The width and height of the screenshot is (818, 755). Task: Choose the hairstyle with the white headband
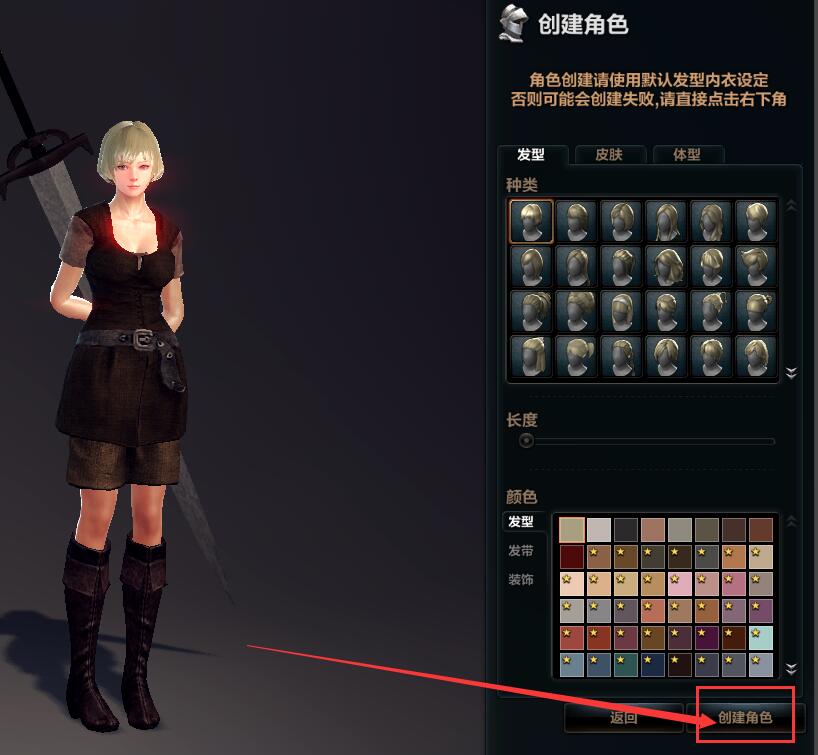point(621,311)
